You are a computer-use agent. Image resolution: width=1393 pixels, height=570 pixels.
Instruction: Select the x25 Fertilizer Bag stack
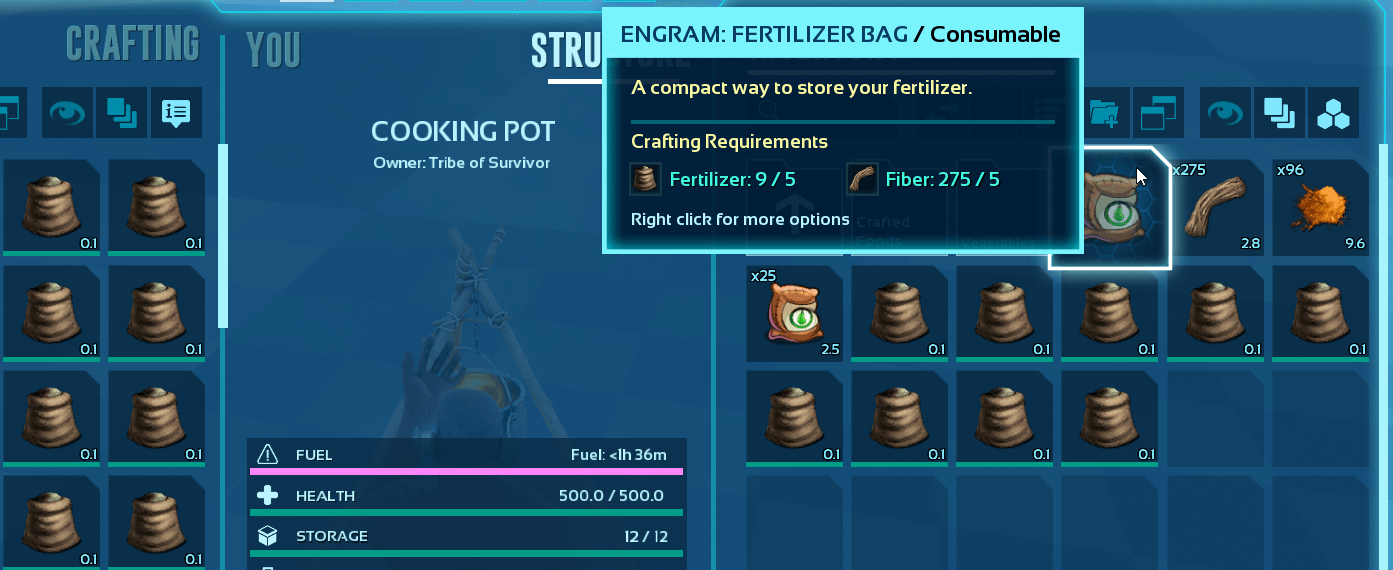(795, 313)
